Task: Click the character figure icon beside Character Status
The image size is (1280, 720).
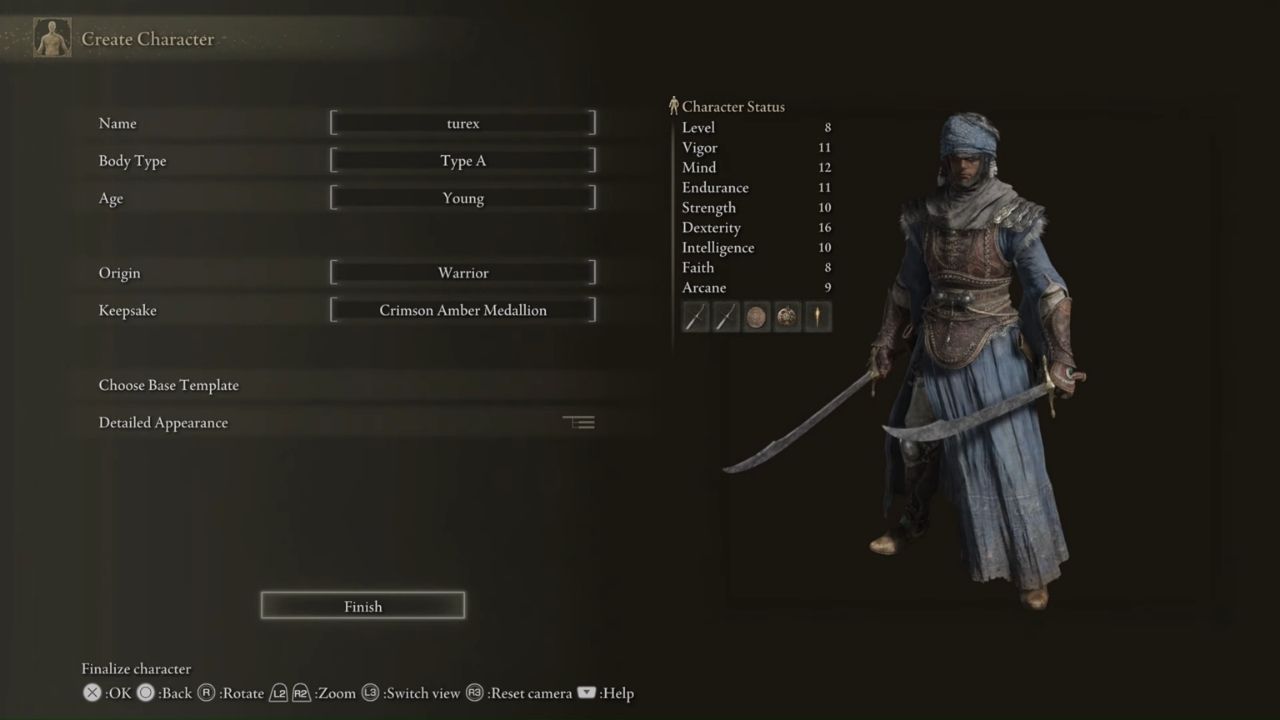Action: pos(674,106)
